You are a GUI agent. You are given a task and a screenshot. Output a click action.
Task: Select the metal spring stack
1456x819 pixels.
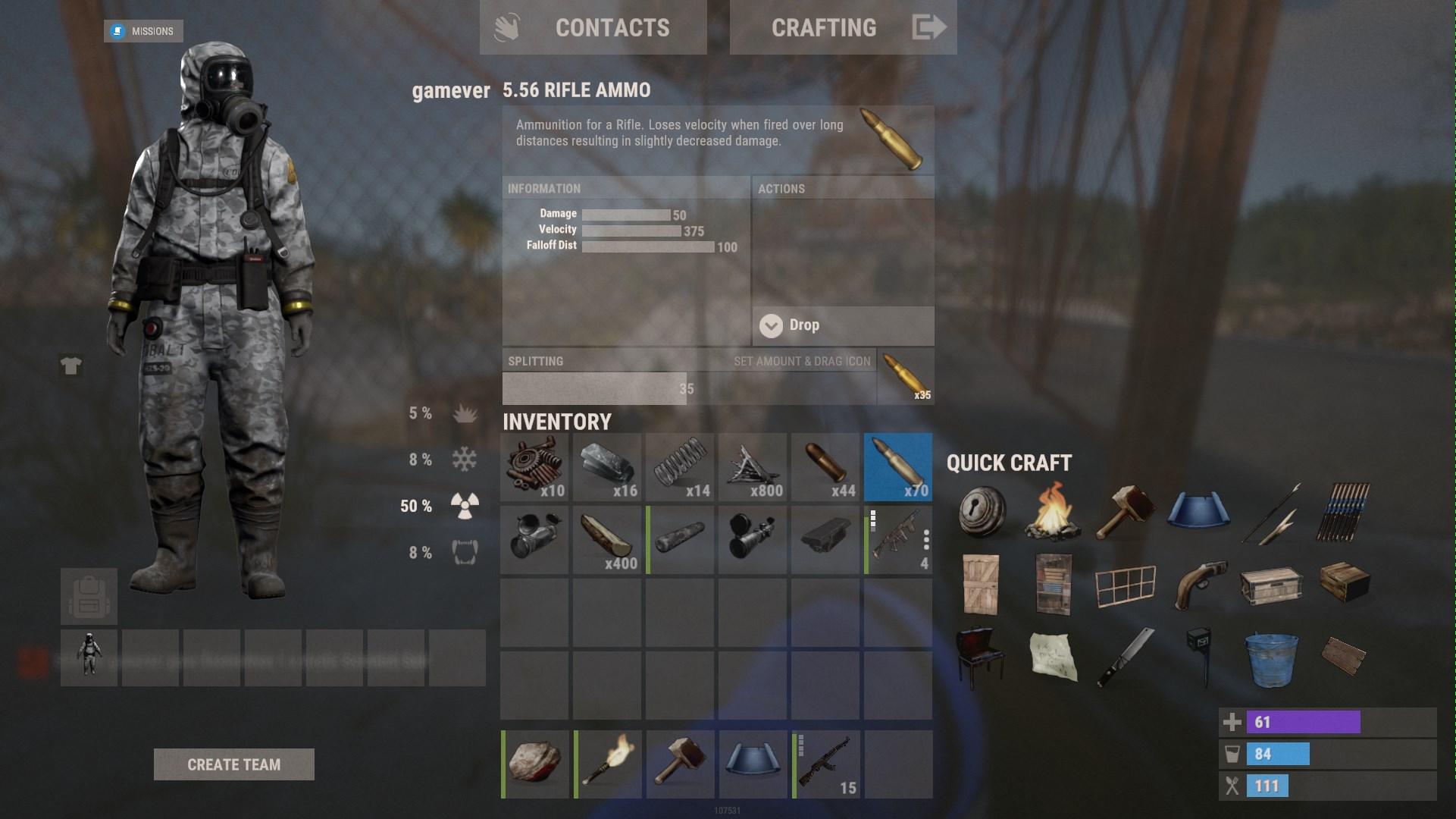pyautogui.click(x=680, y=467)
